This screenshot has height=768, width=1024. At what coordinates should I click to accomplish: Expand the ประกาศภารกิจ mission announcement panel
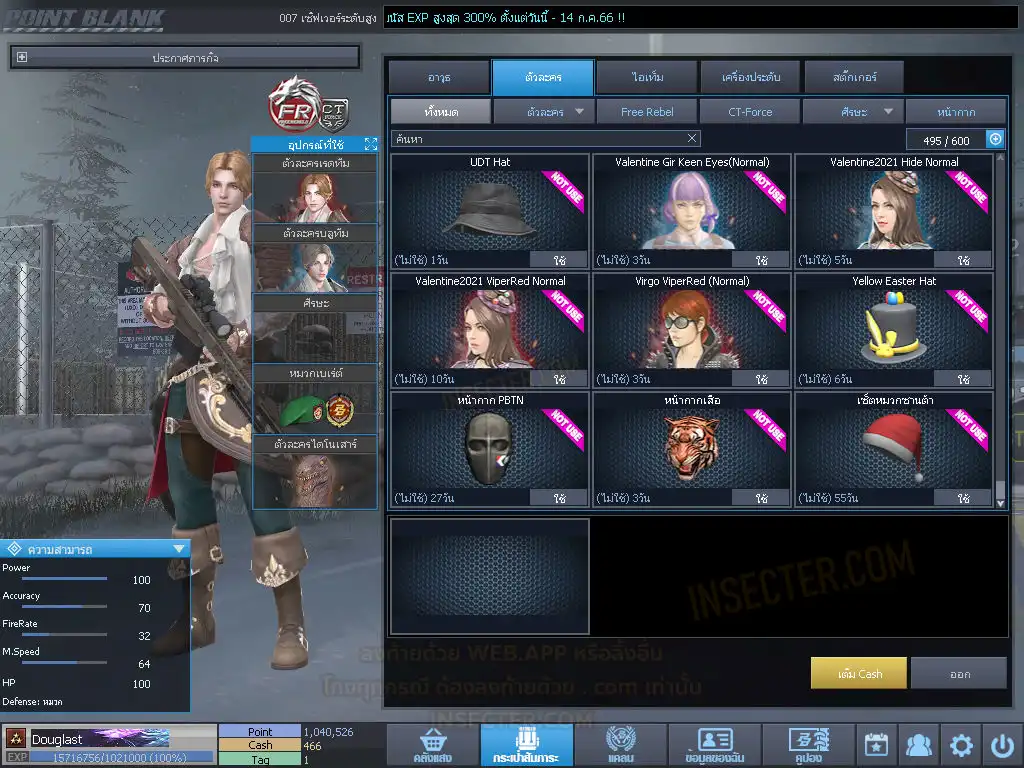(x=22, y=58)
